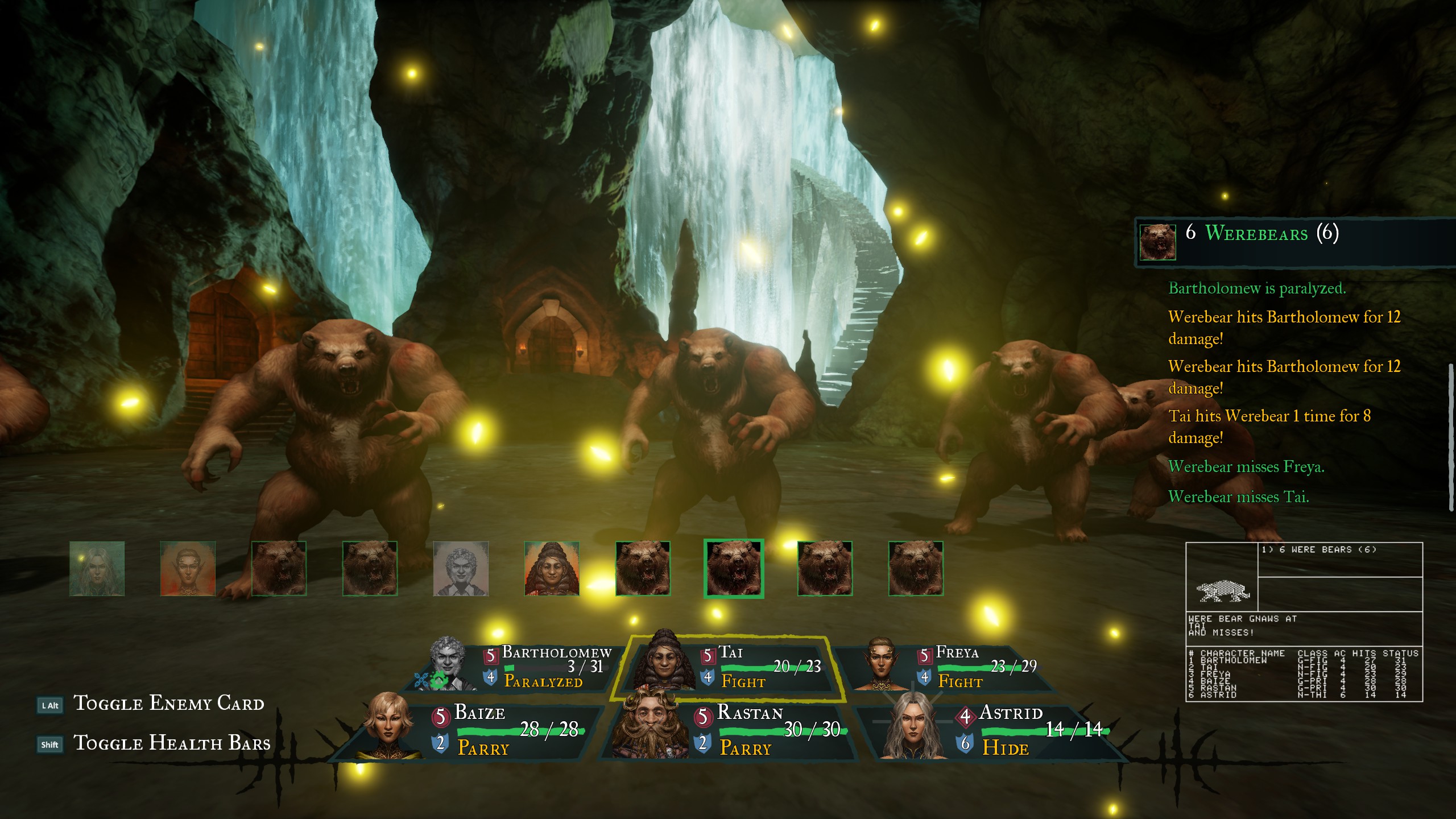Screen dimensions: 1456x819
Task: Click Bartholomew's grey turn order portrait
Action: click(x=461, y=569)
